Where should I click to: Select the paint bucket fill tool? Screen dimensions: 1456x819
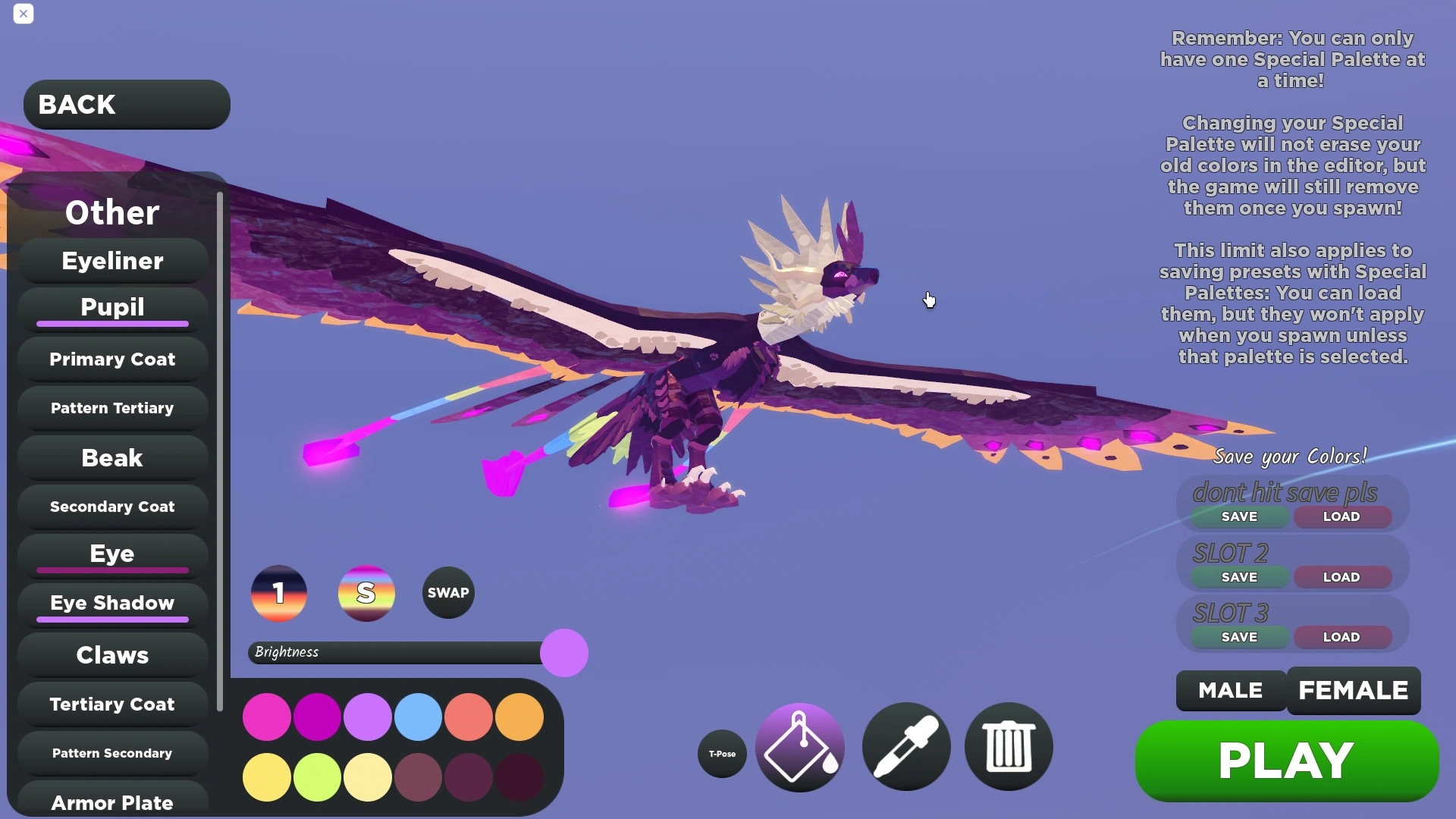point(798,747)
